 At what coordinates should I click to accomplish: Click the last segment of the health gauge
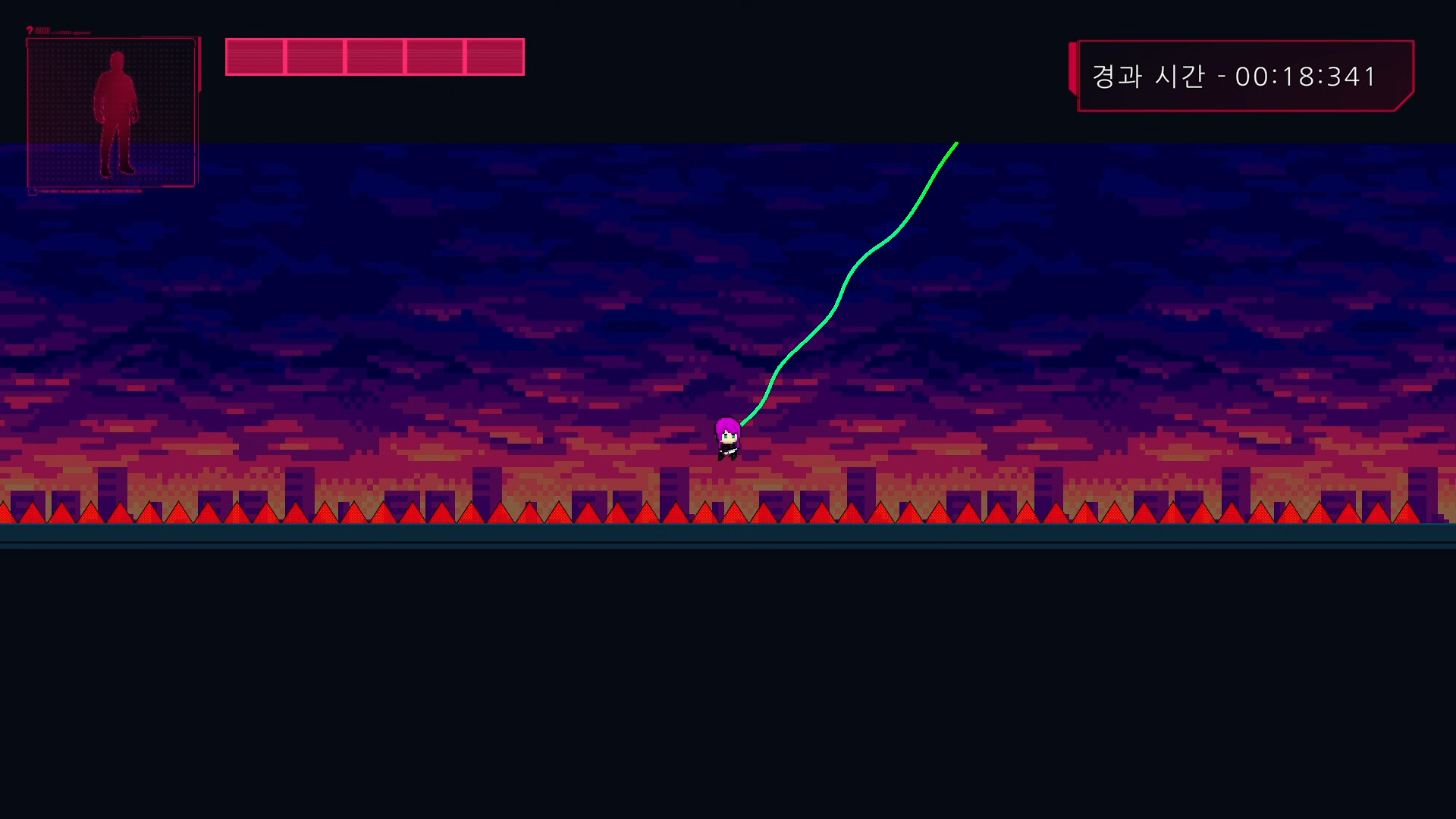[494, 56]
